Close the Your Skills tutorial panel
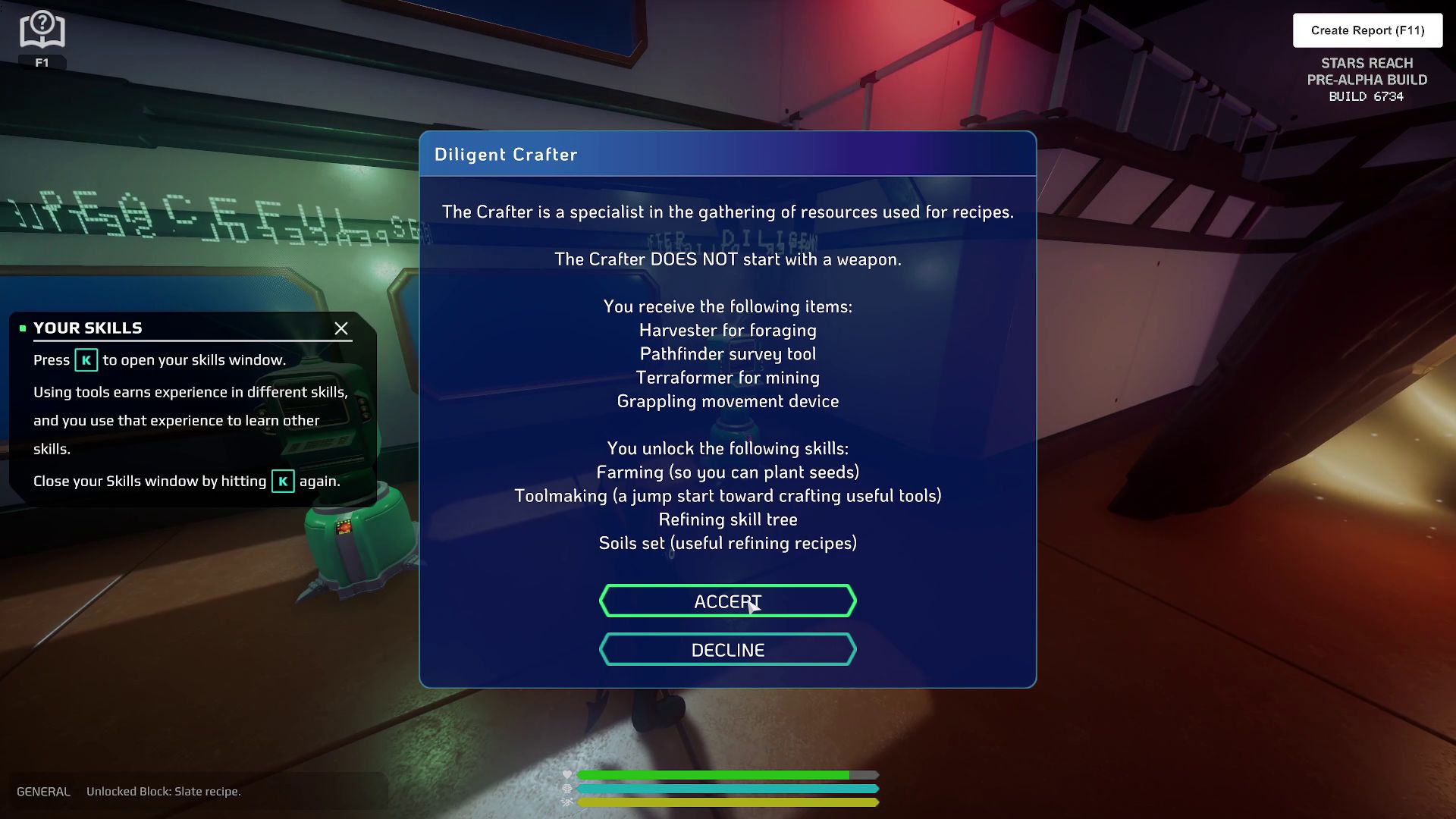Image resolution: width=1456 pixels, height=819 pixels. tap(341, 328)
